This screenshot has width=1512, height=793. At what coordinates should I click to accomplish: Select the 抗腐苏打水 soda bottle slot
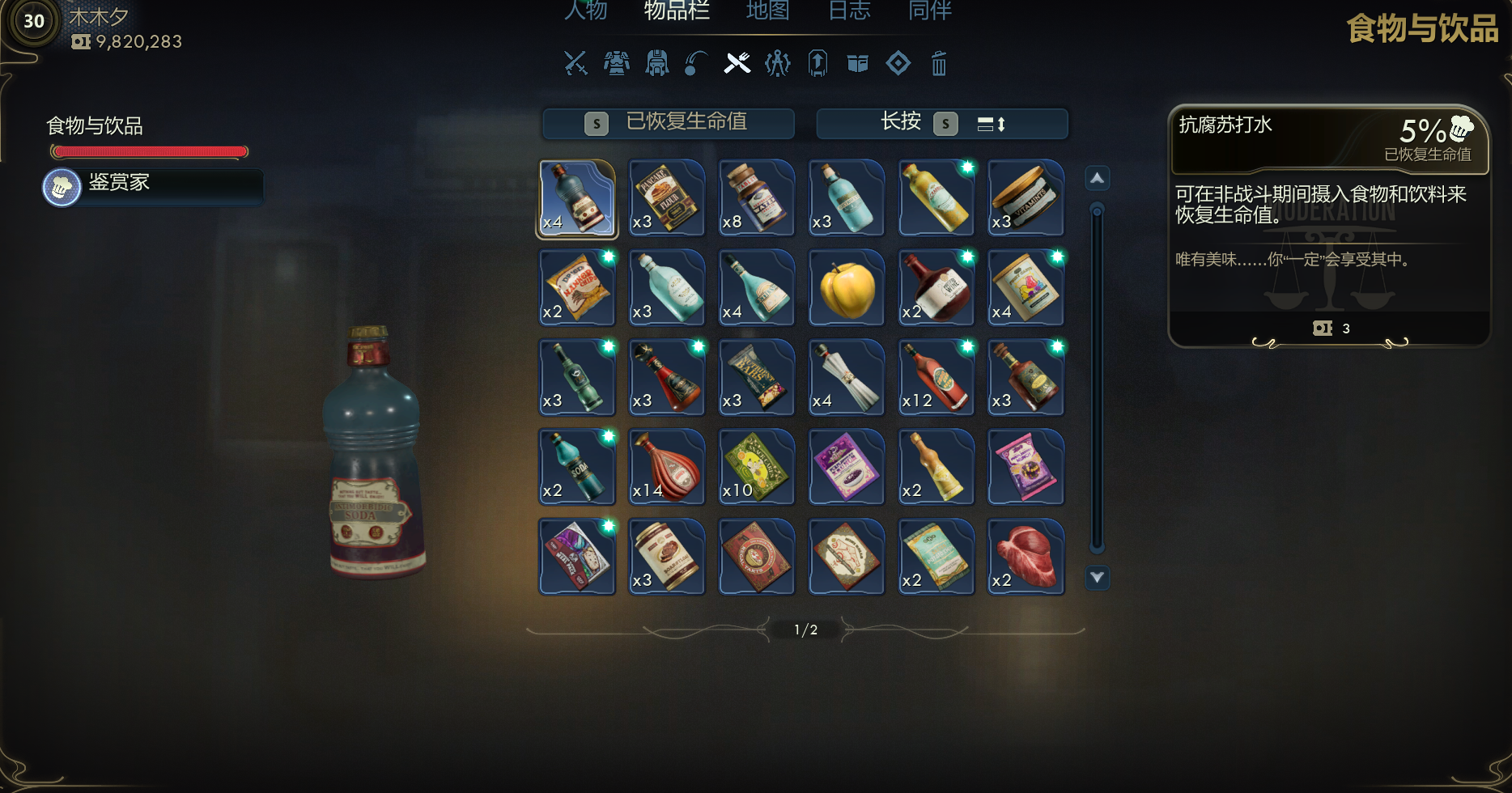click(577, 199)
